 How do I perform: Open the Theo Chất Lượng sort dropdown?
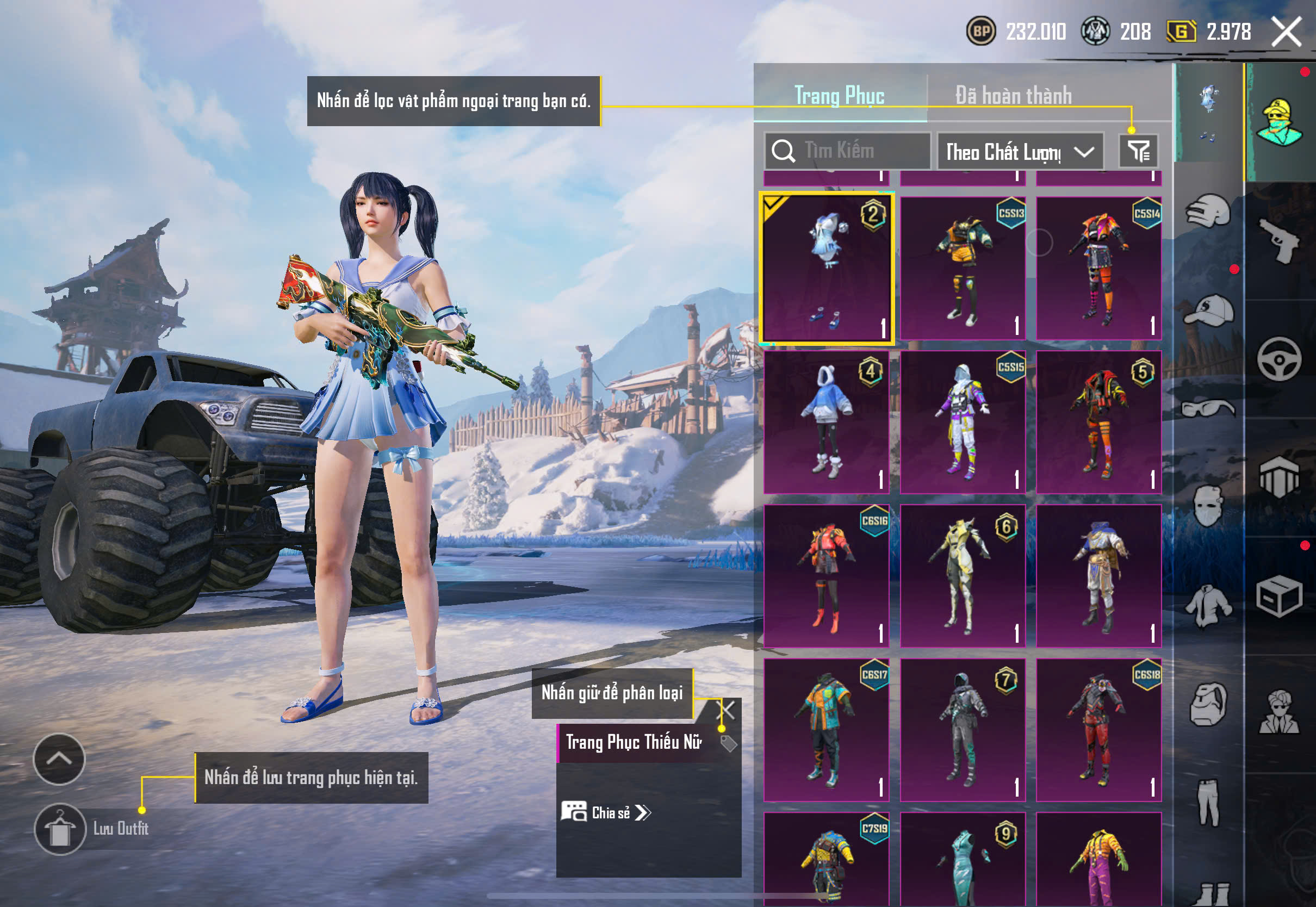pos(1020,152)
